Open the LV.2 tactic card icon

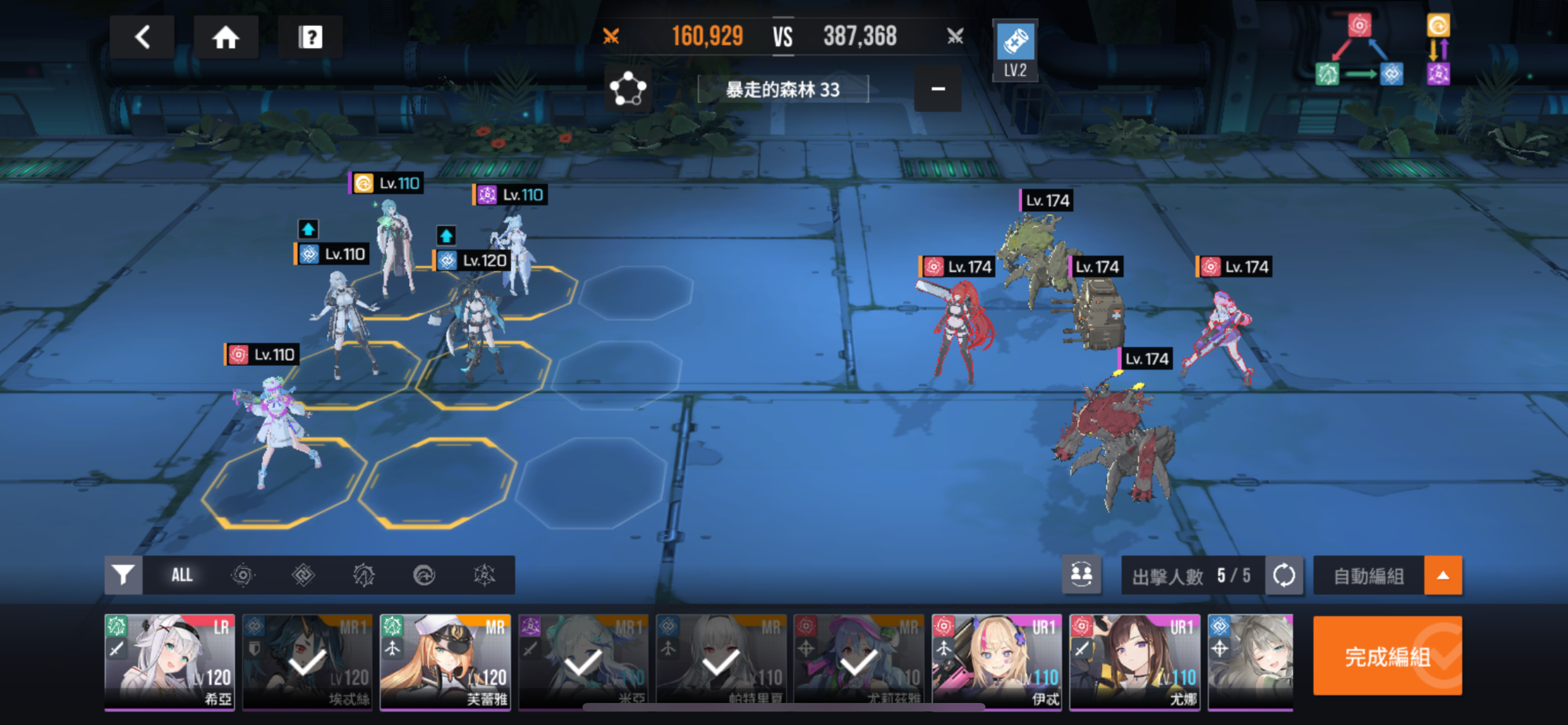tap(1015, 50)
